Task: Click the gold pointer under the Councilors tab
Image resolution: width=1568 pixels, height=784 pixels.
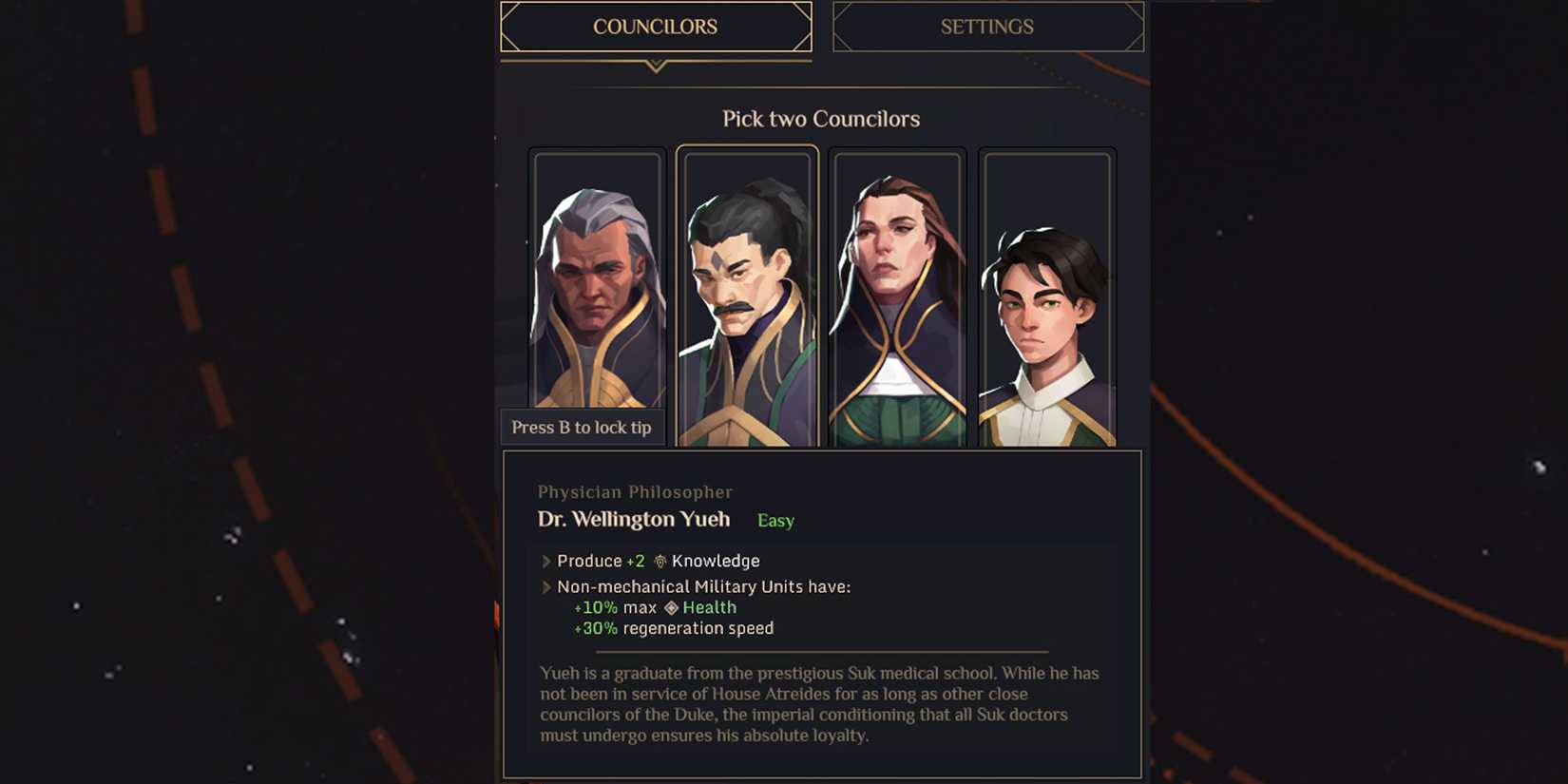Action: (x=655, y=67)
